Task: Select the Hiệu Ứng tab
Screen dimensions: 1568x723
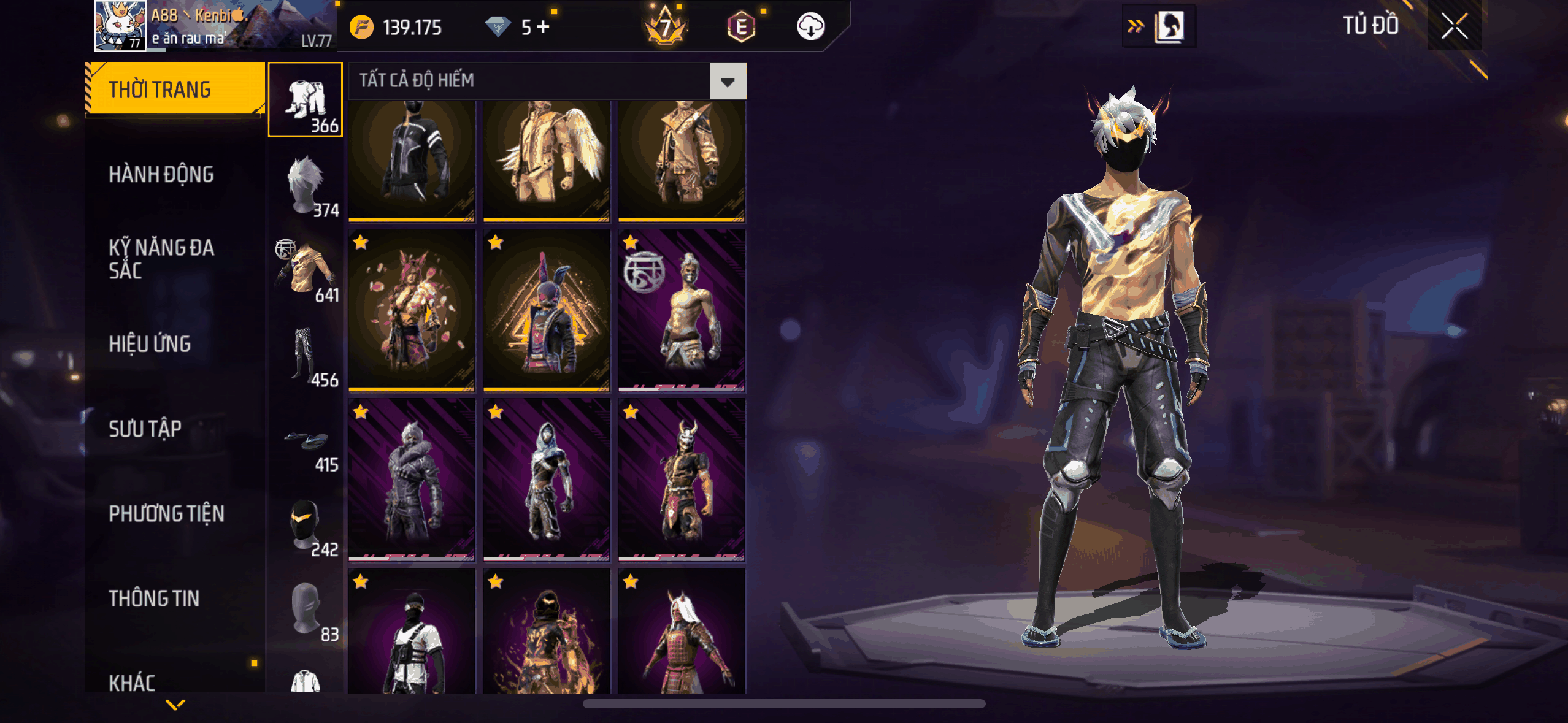Action: click(x=150, y=344)
